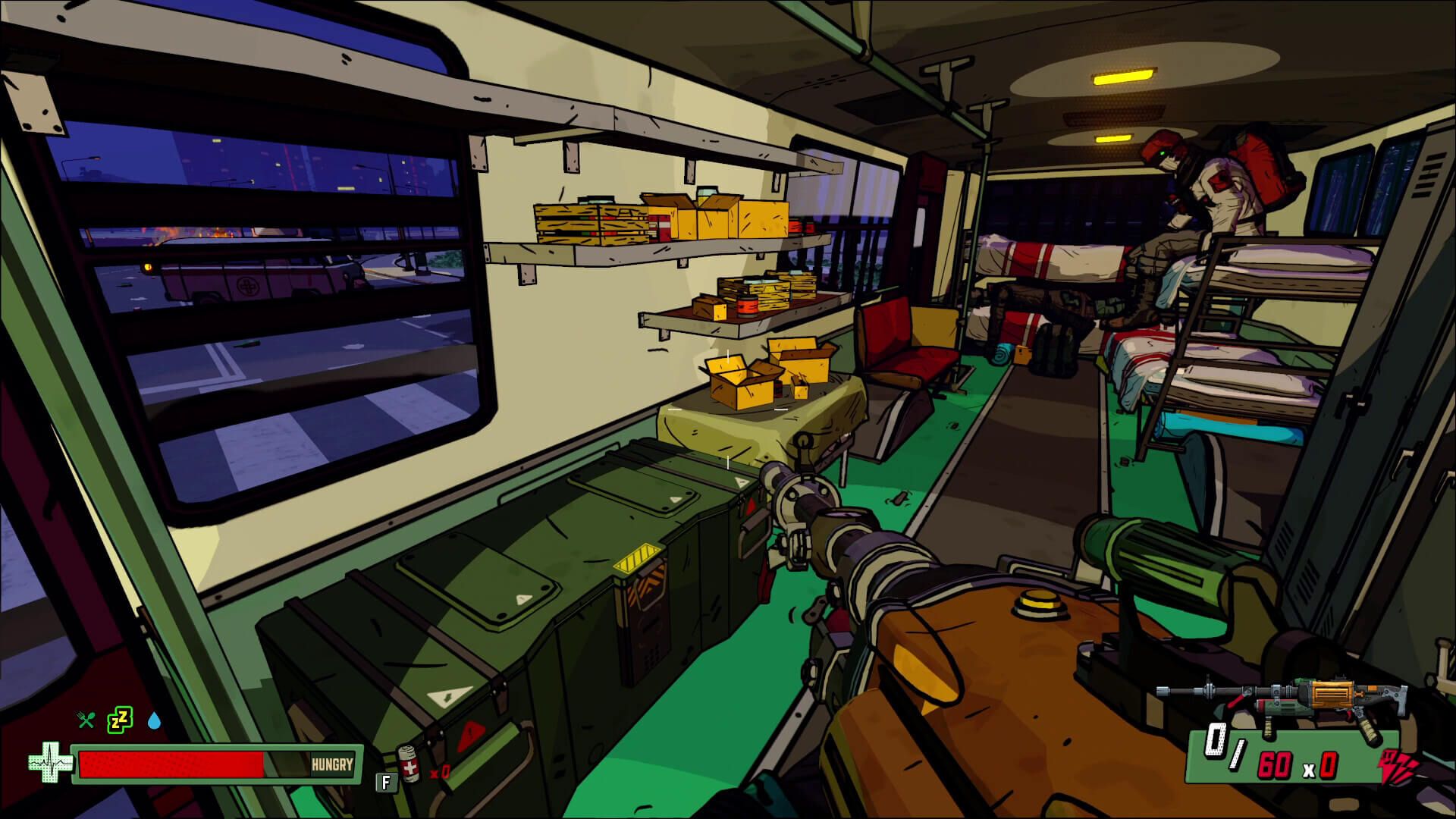This screenshot has height=819, width=1456.
Task: Select the equipped rifle weapon icon
Action: tap(1281, 701)
